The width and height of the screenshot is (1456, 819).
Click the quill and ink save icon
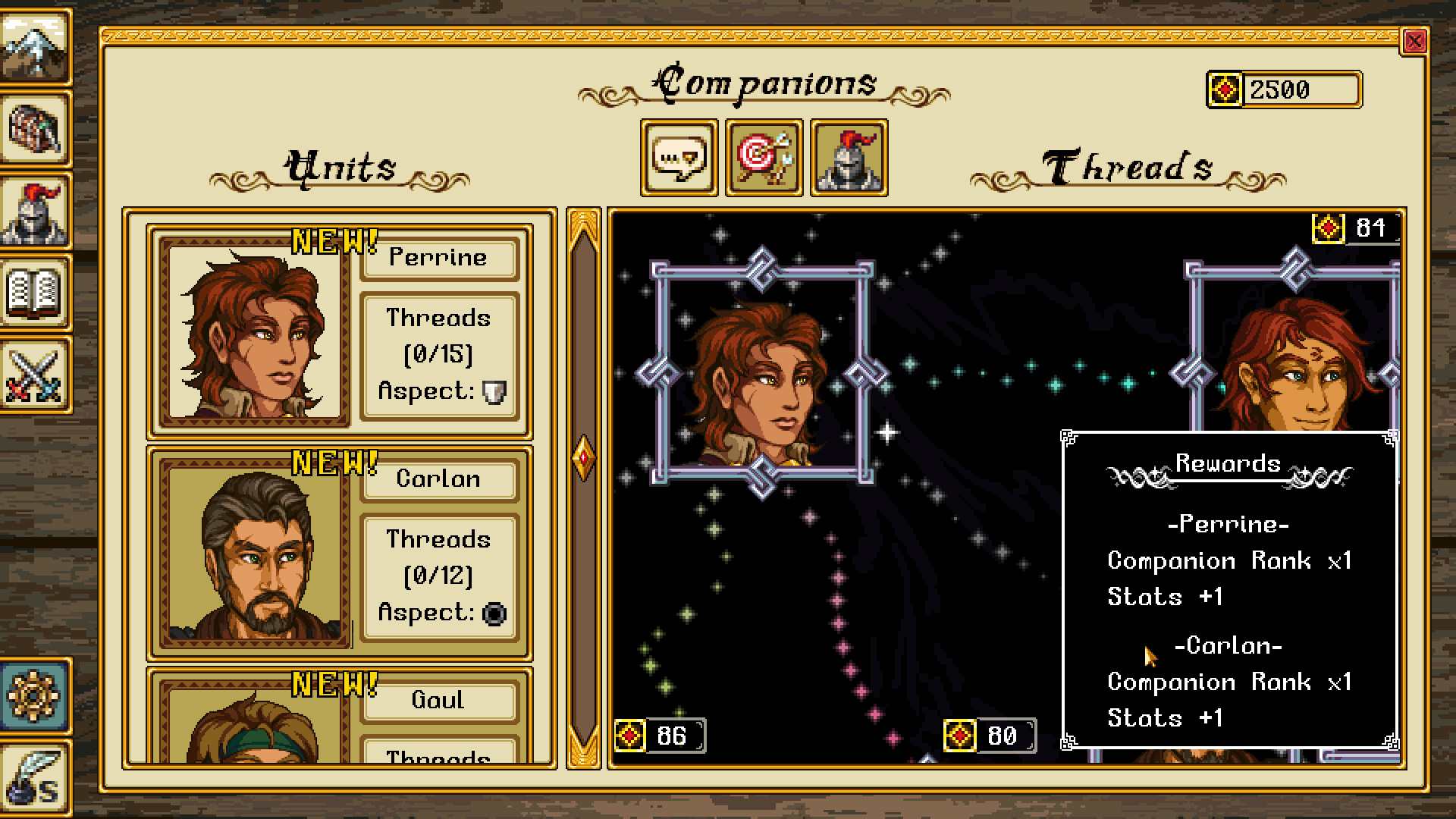(x=36, y=773)
